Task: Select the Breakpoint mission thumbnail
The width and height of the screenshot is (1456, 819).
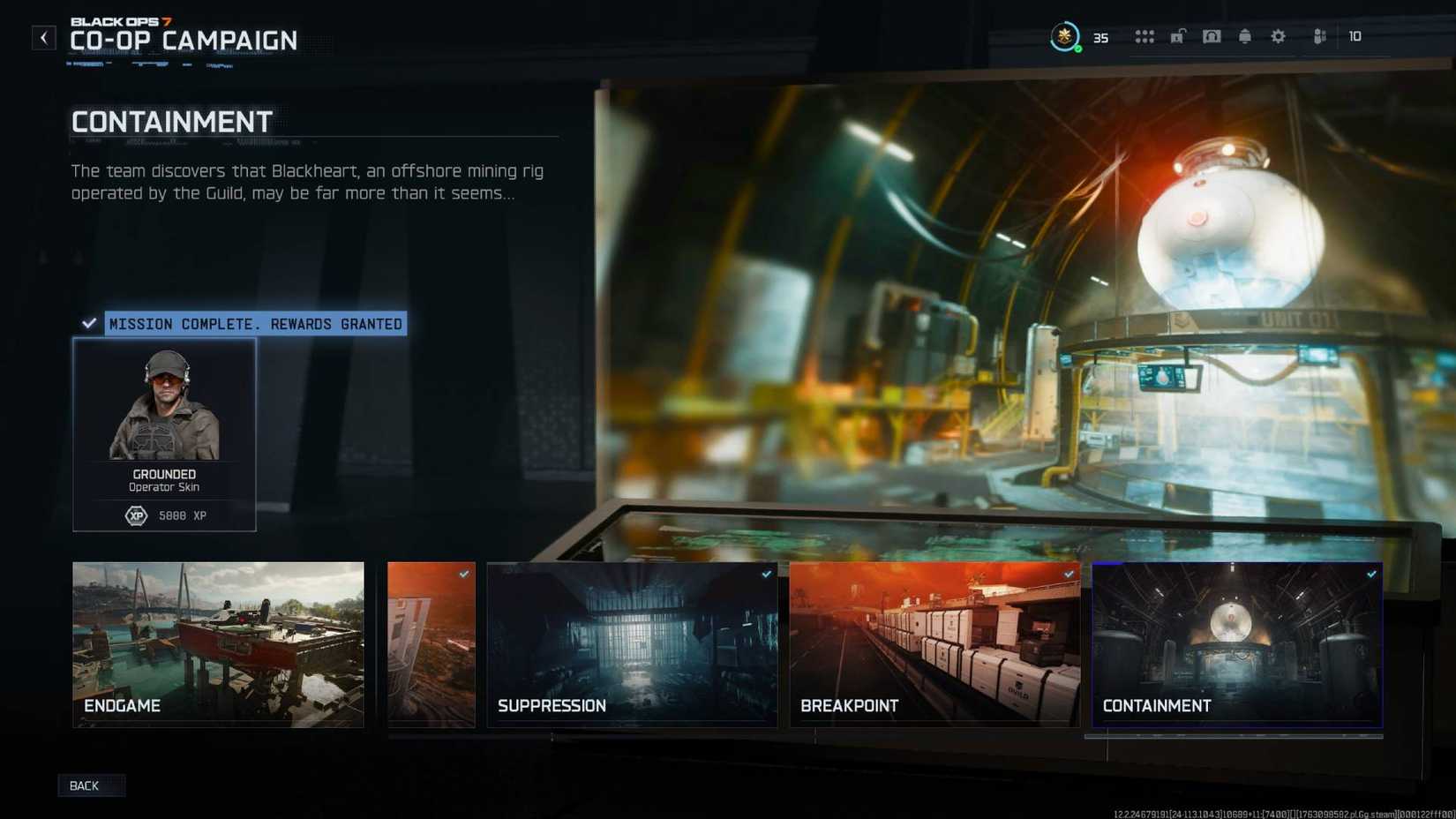Action: coord(934,643)
